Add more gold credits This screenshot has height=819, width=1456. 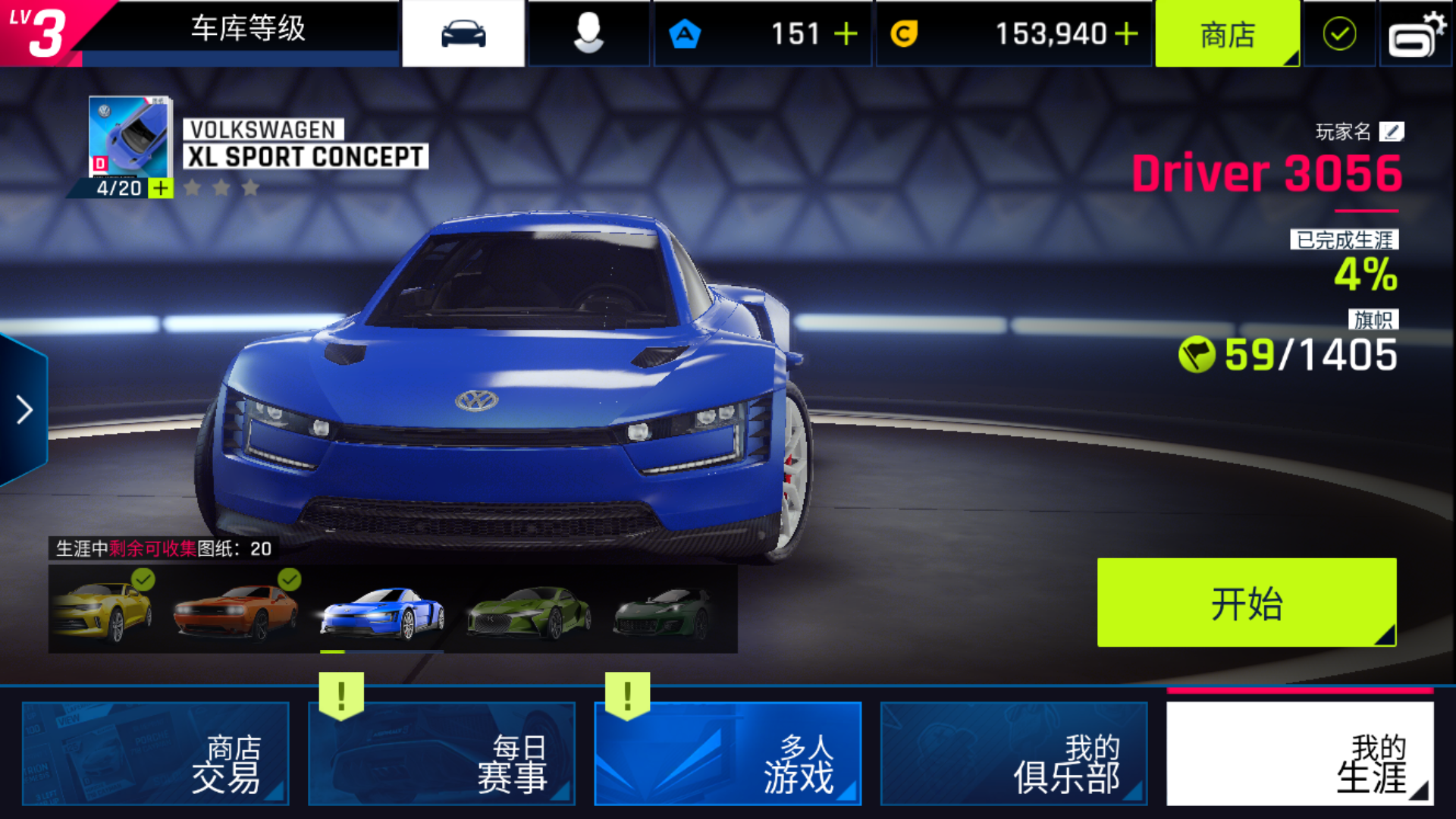click(x=1127, y=34)
